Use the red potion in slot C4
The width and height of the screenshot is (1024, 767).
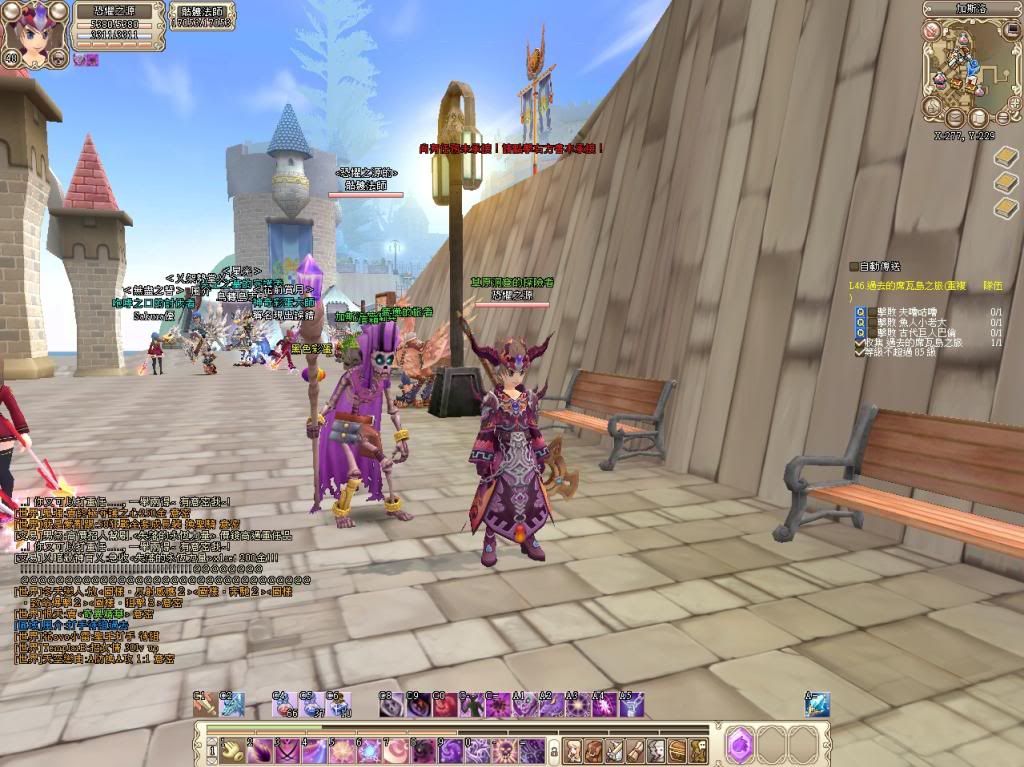(284, 705)
